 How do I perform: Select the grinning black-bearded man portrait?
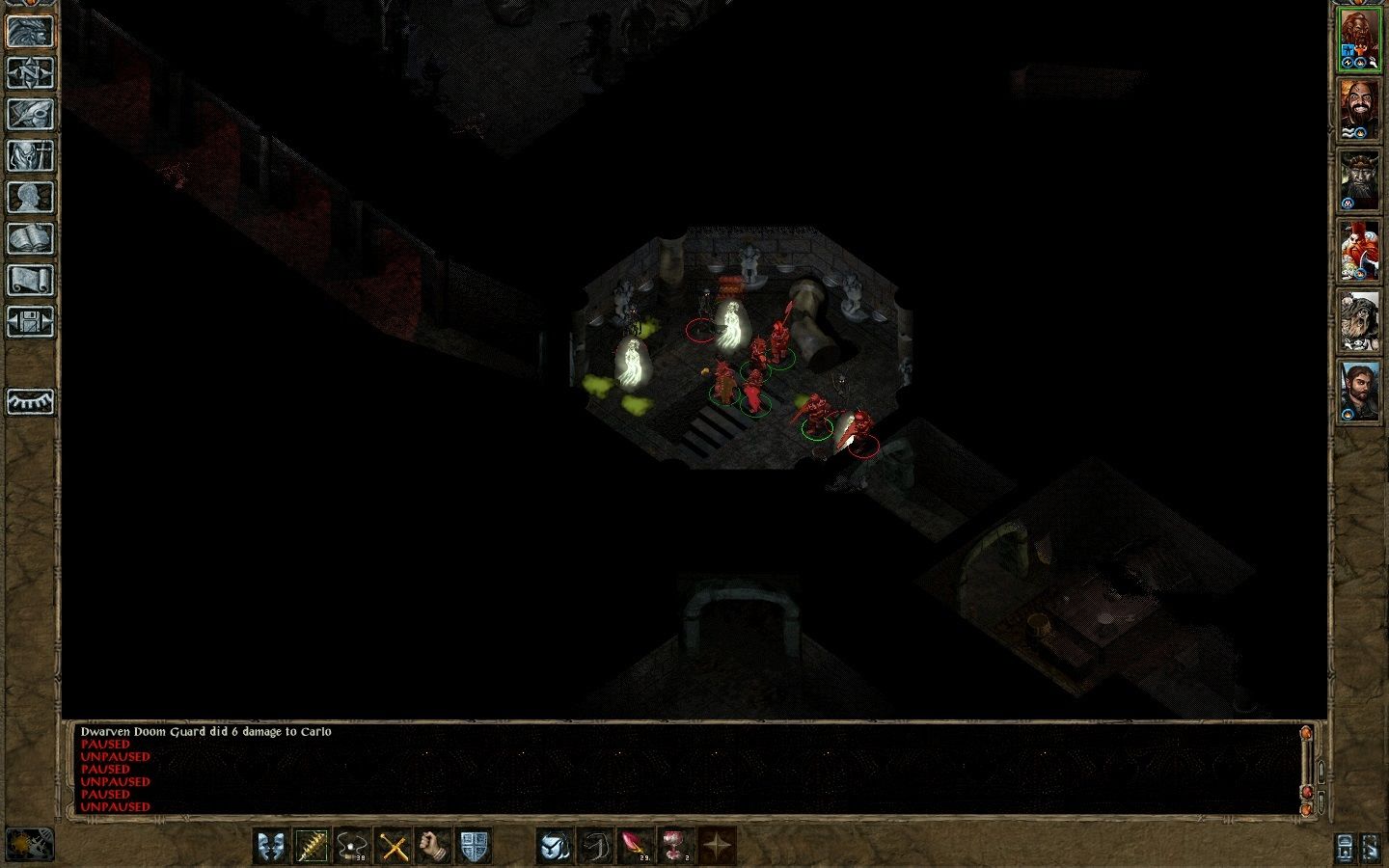coord(1359,110)
